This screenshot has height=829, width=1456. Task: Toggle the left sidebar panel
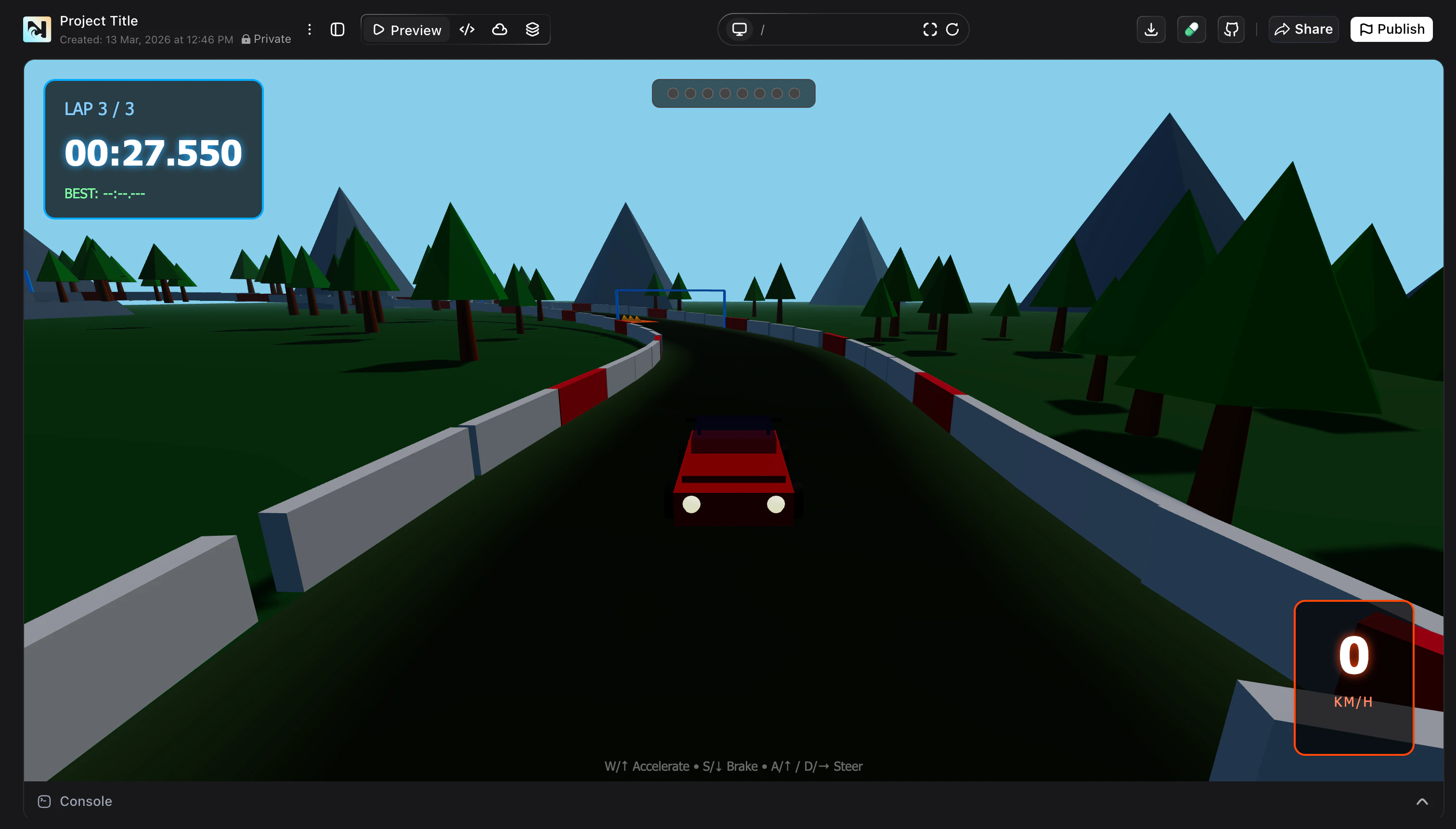(337, 29)
